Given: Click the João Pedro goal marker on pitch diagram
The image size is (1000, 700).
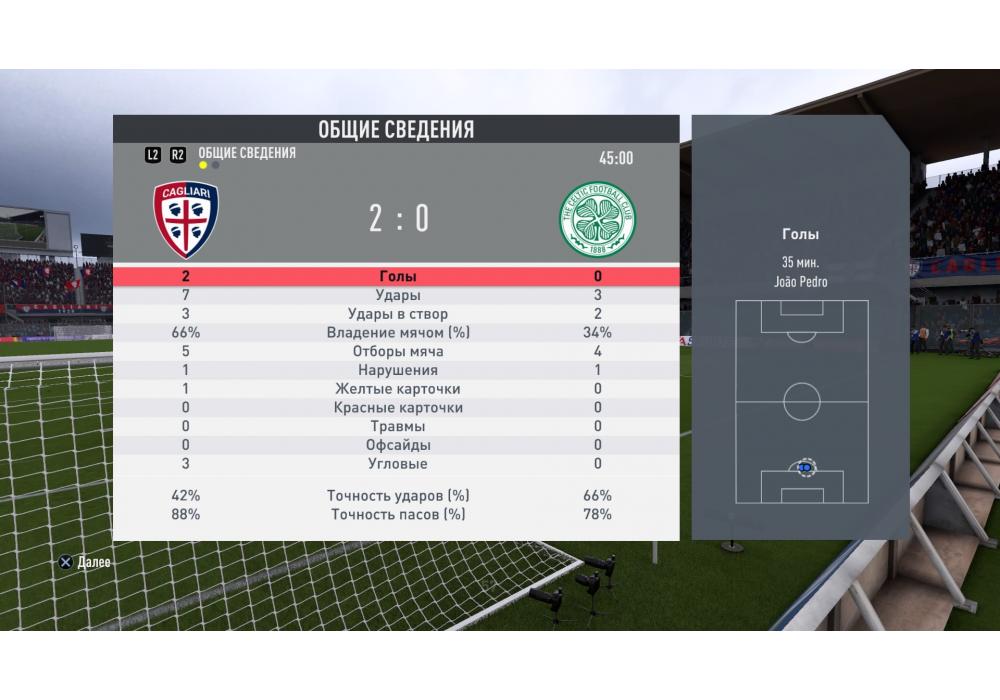Looking at the screenshot, I should [804, 467].
